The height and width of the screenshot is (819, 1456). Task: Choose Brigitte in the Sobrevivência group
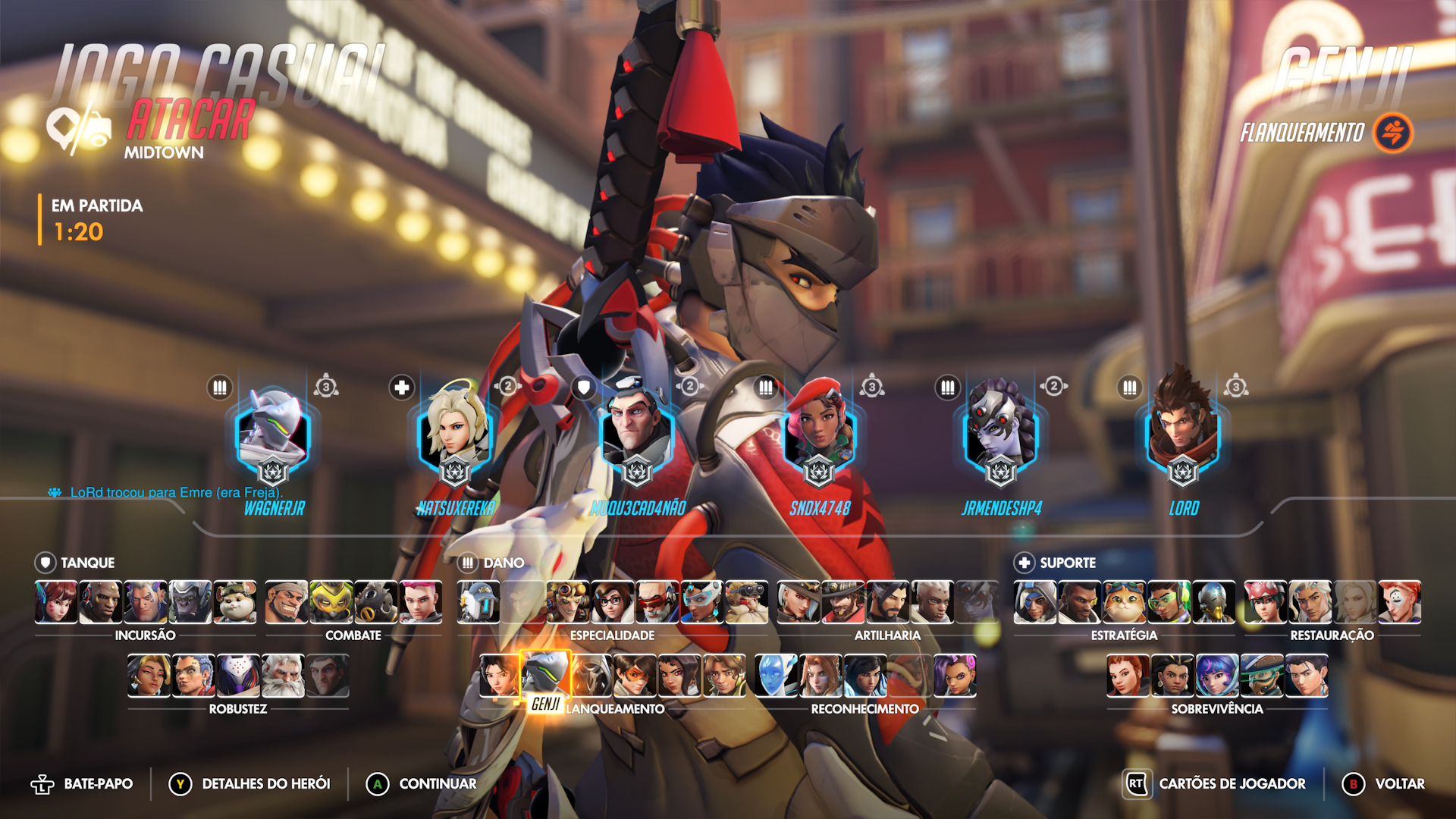point(1128,675)
